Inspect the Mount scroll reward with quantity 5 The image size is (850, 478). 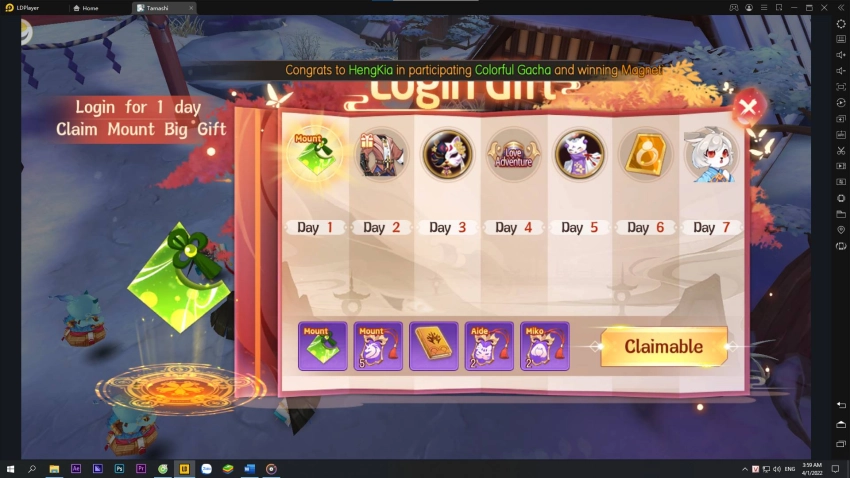tap(379, 346)
